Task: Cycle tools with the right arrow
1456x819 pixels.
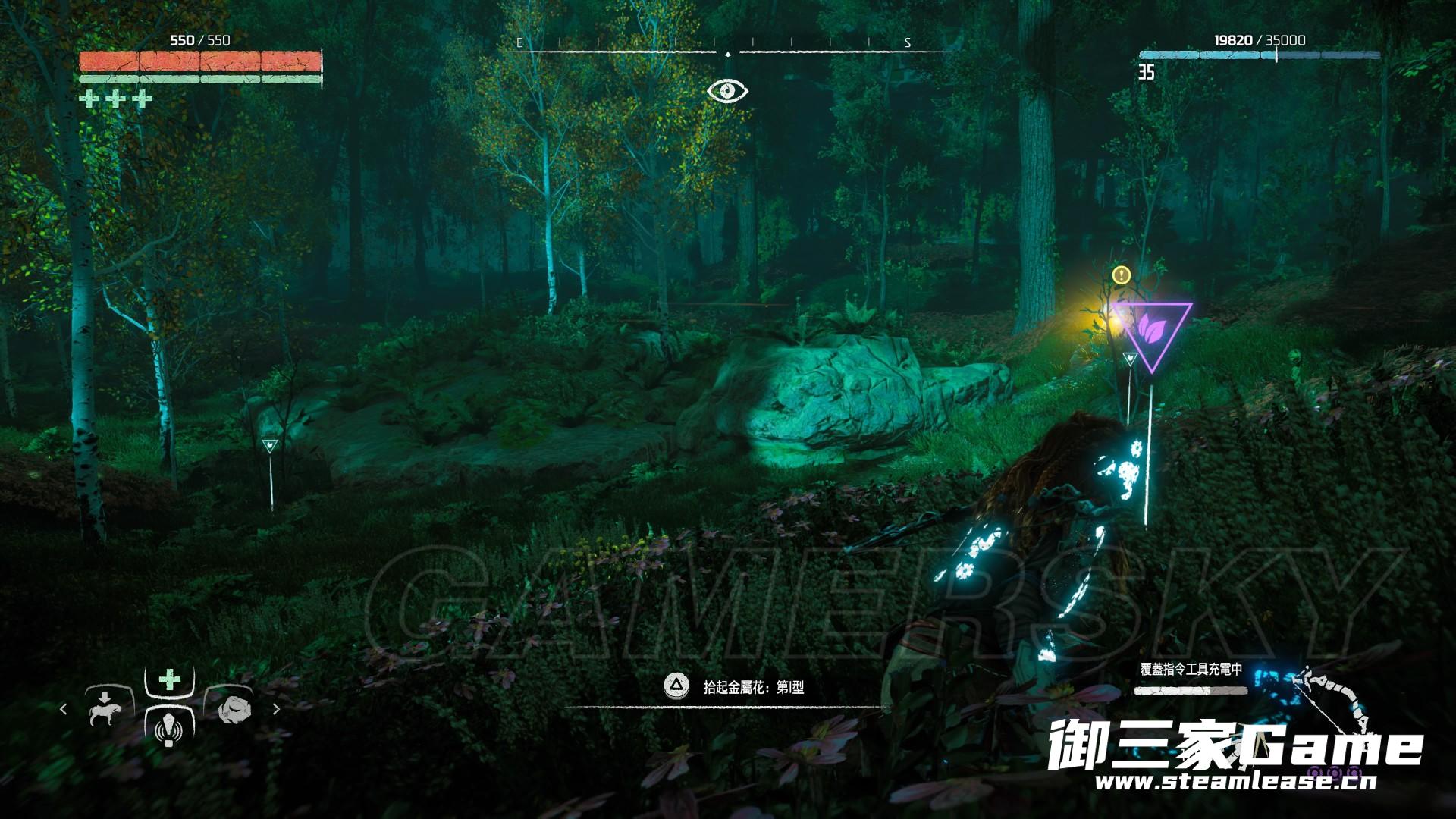Action: pos(276,709)
